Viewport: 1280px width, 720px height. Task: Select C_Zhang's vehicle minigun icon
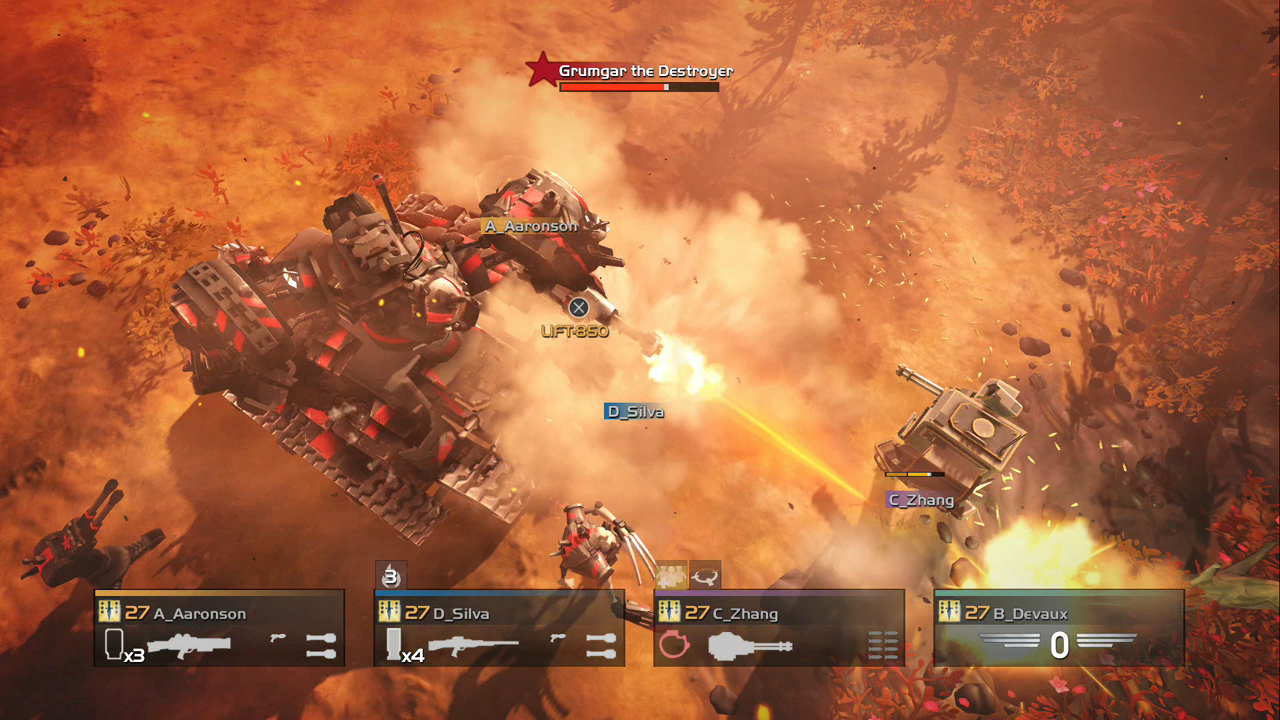750,646
